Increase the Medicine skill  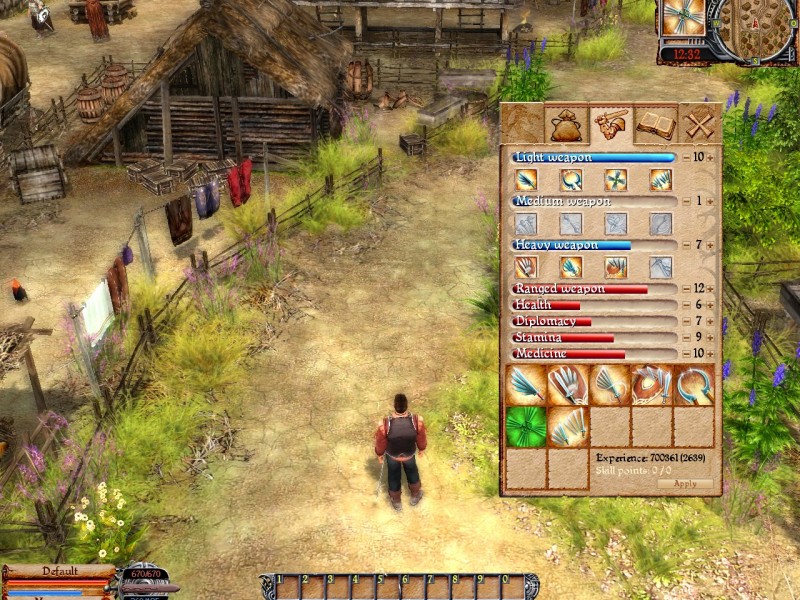(x=711, y=354)
